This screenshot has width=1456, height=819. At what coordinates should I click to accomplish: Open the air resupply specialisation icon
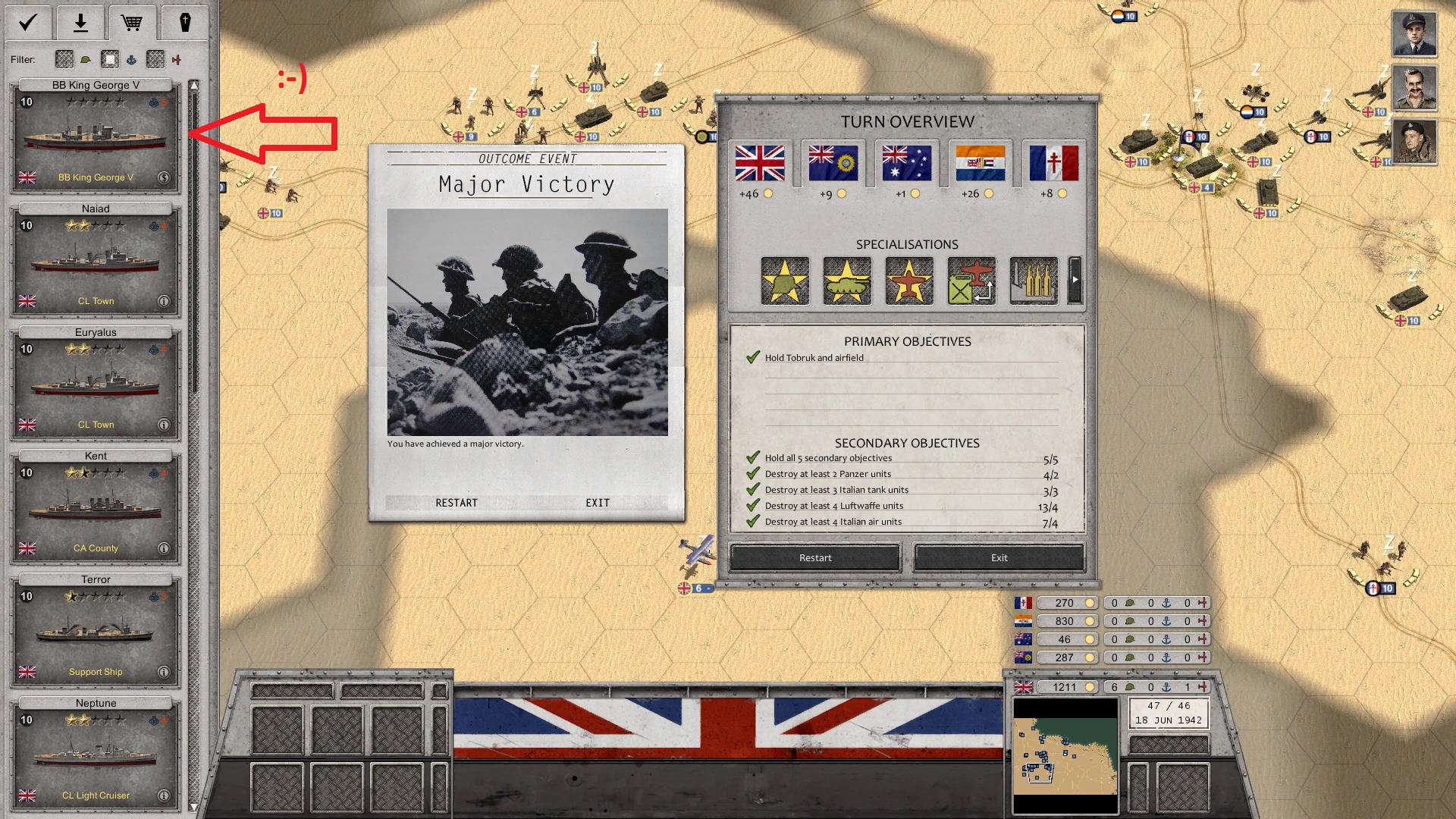(970, 281)
